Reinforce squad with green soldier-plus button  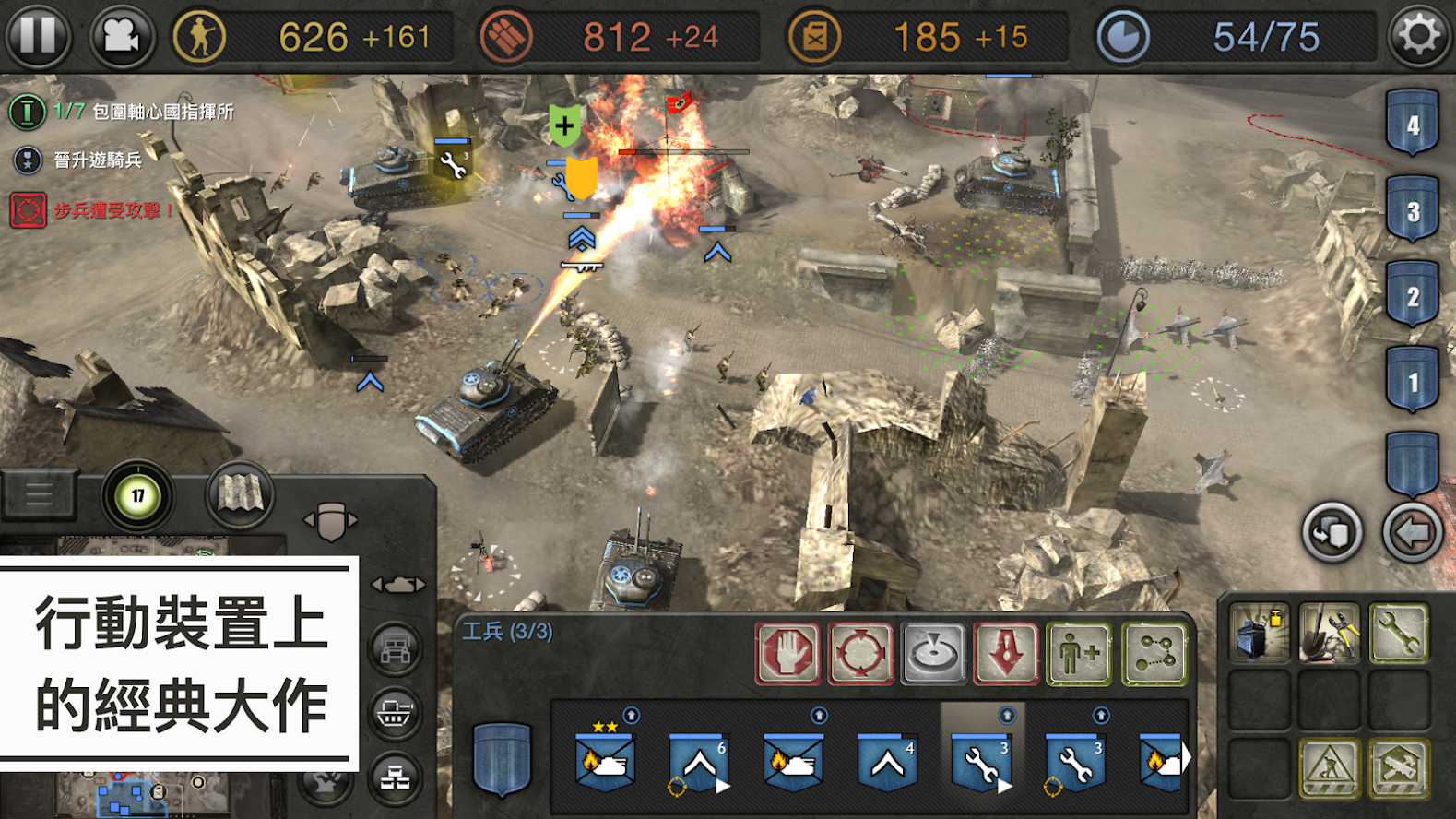click(1079, 653)
